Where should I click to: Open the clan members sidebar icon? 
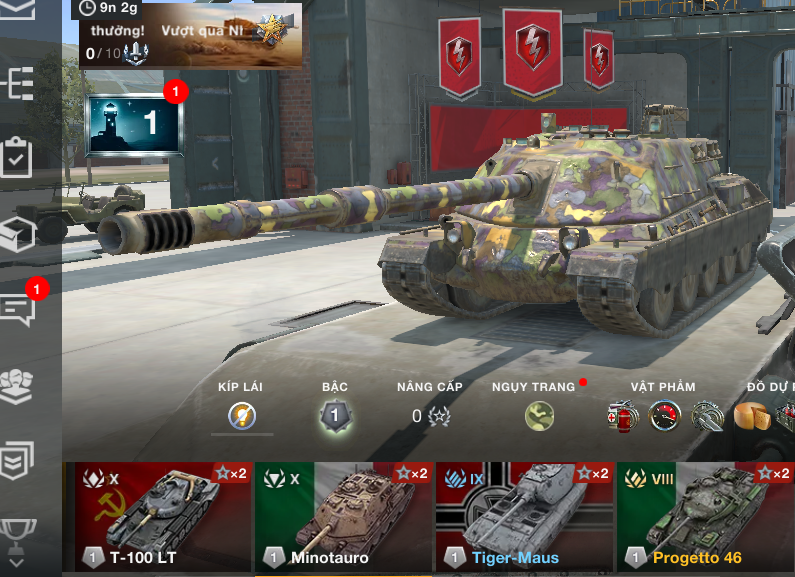(19, 384)
